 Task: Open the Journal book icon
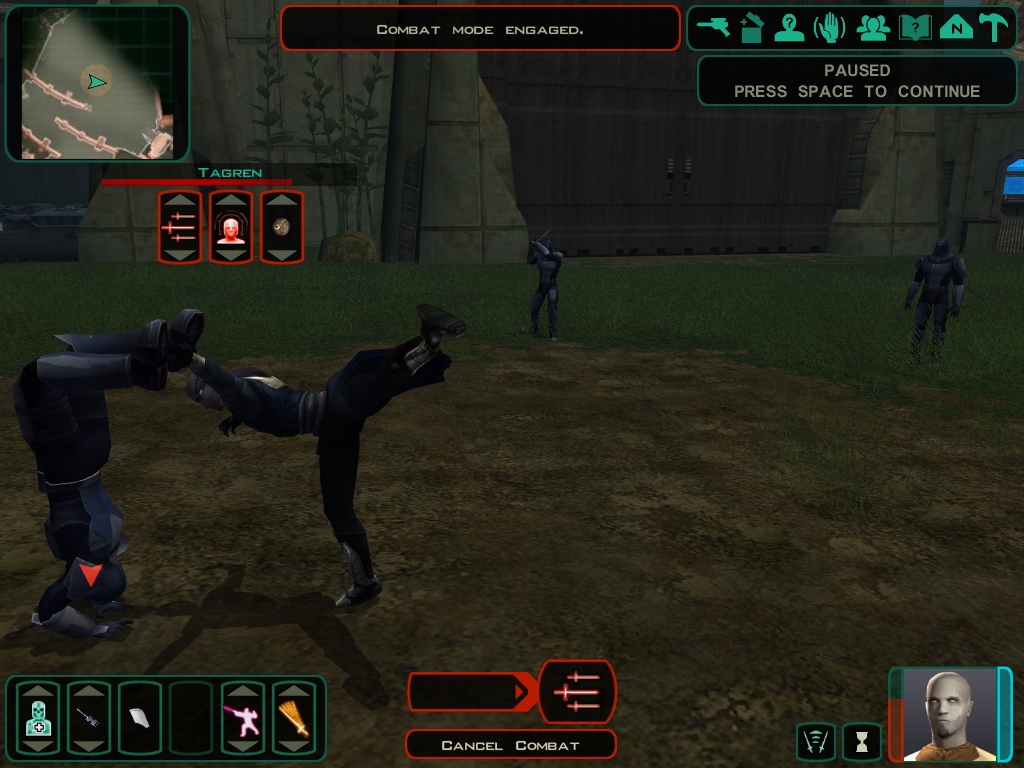(x=914, y=27)
